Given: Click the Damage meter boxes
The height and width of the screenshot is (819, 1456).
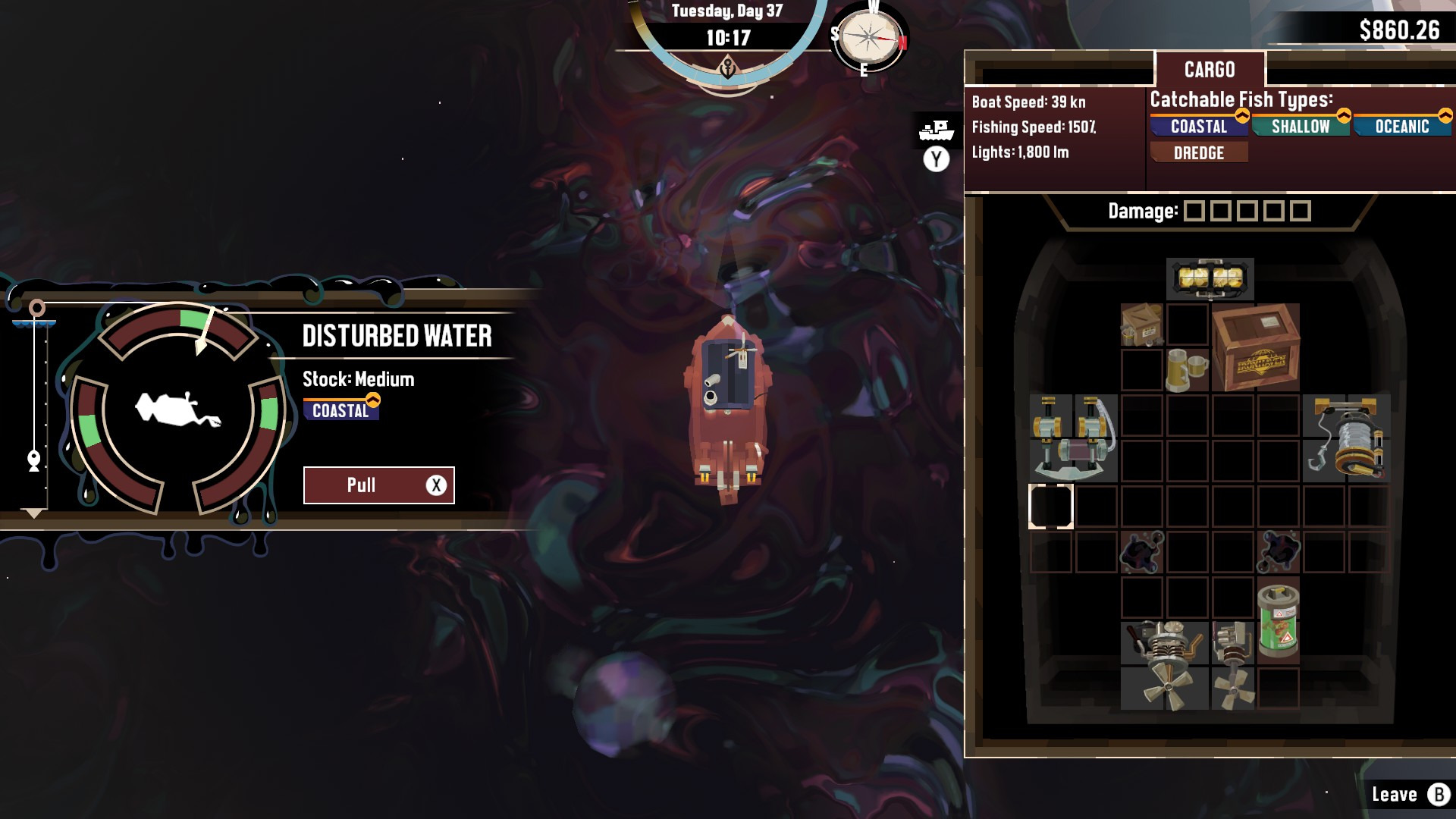Looking at the screenshot, I should (x=1247, y=211).
